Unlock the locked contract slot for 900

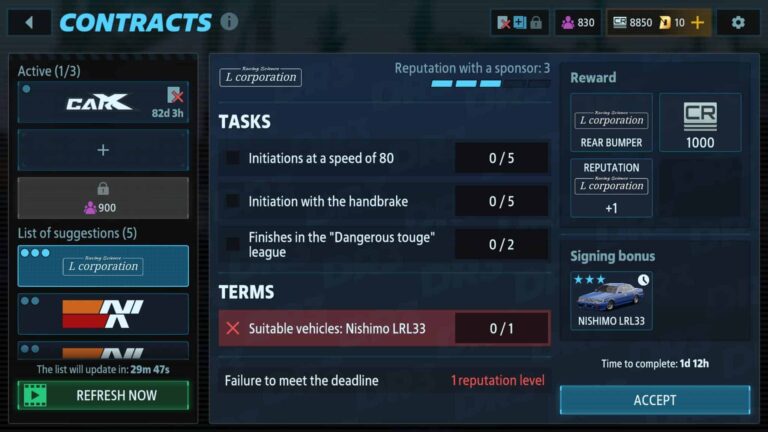pyautogui.click(x=103, y=197)
